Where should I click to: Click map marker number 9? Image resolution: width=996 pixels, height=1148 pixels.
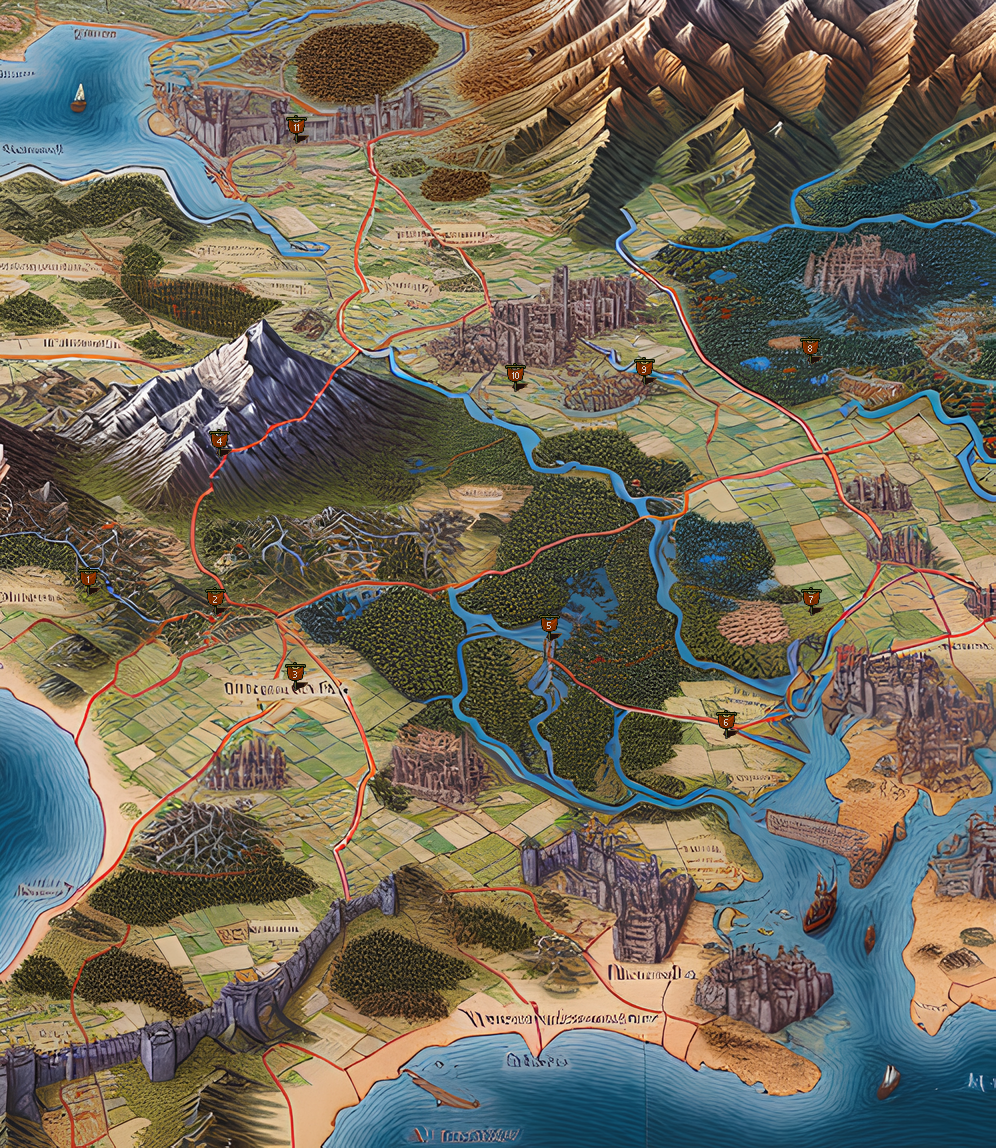[644, 369]
